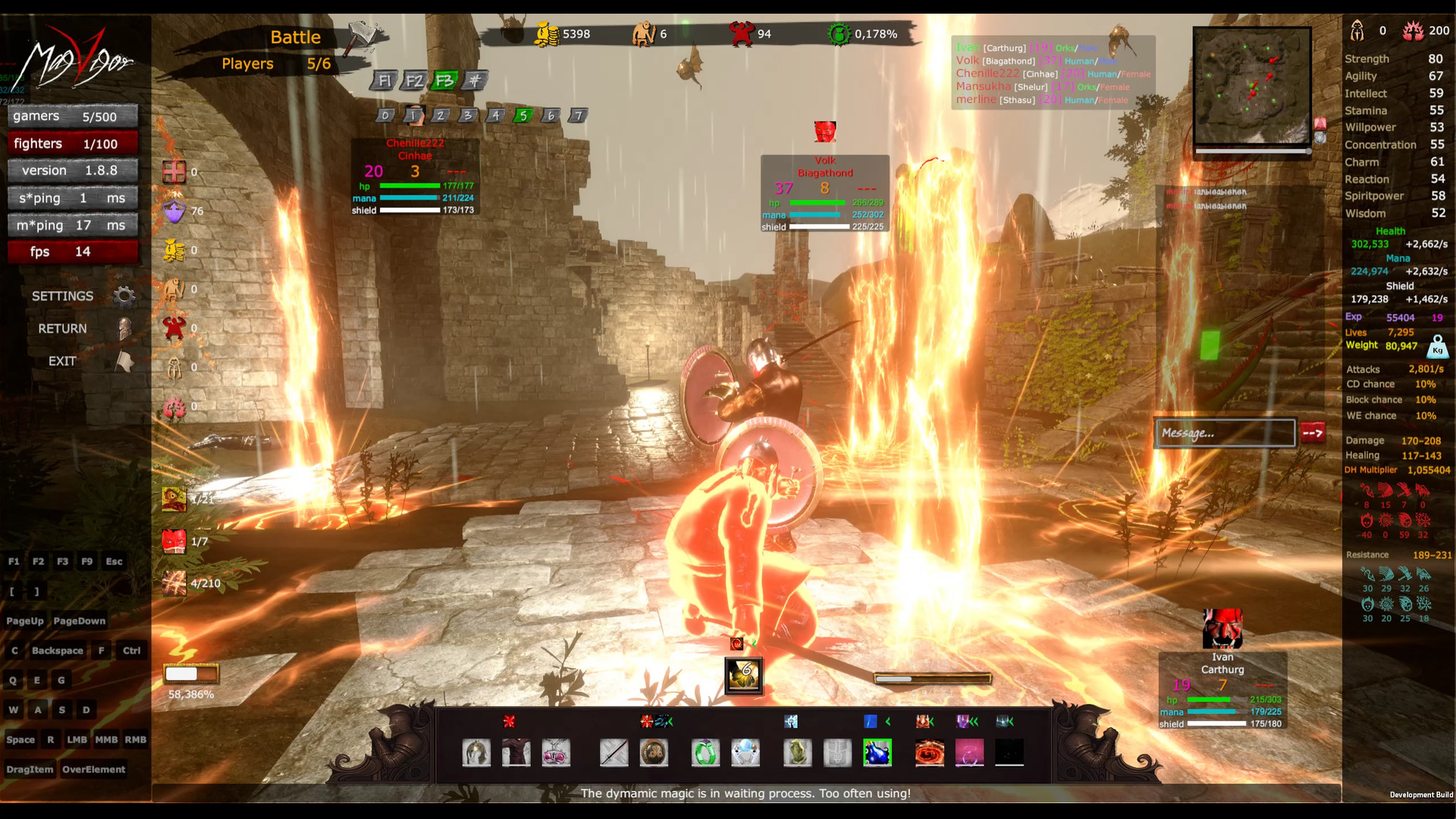This screenshot has width=1456, height=819.
Task: Expand the hash (#) tab next to F3
Action: [477, 79]
